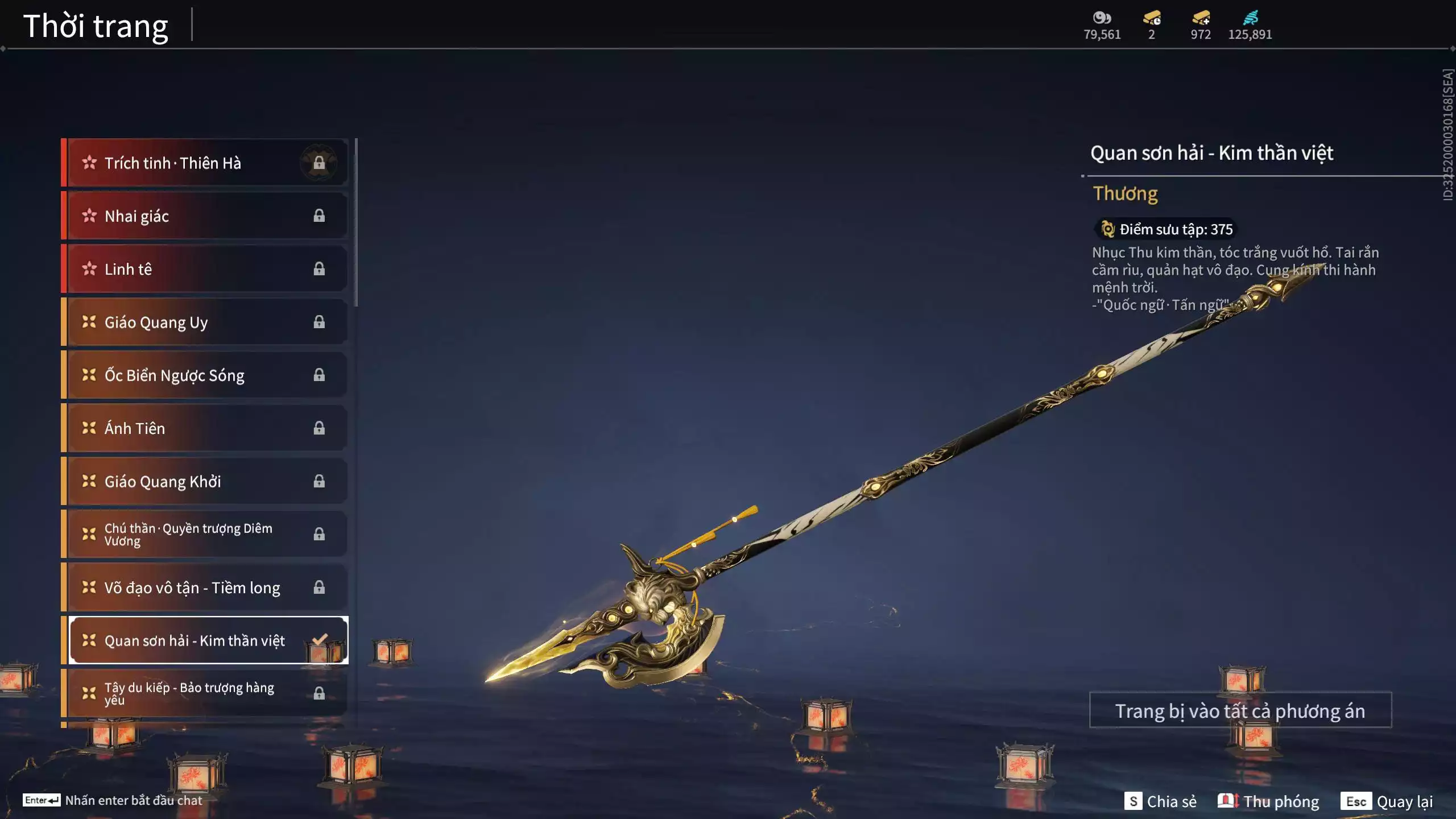Click the equipped Quan sơn hải - Kim thần việt row
The width and height of the screenshot is (1456, 819).
coord(205,640)
